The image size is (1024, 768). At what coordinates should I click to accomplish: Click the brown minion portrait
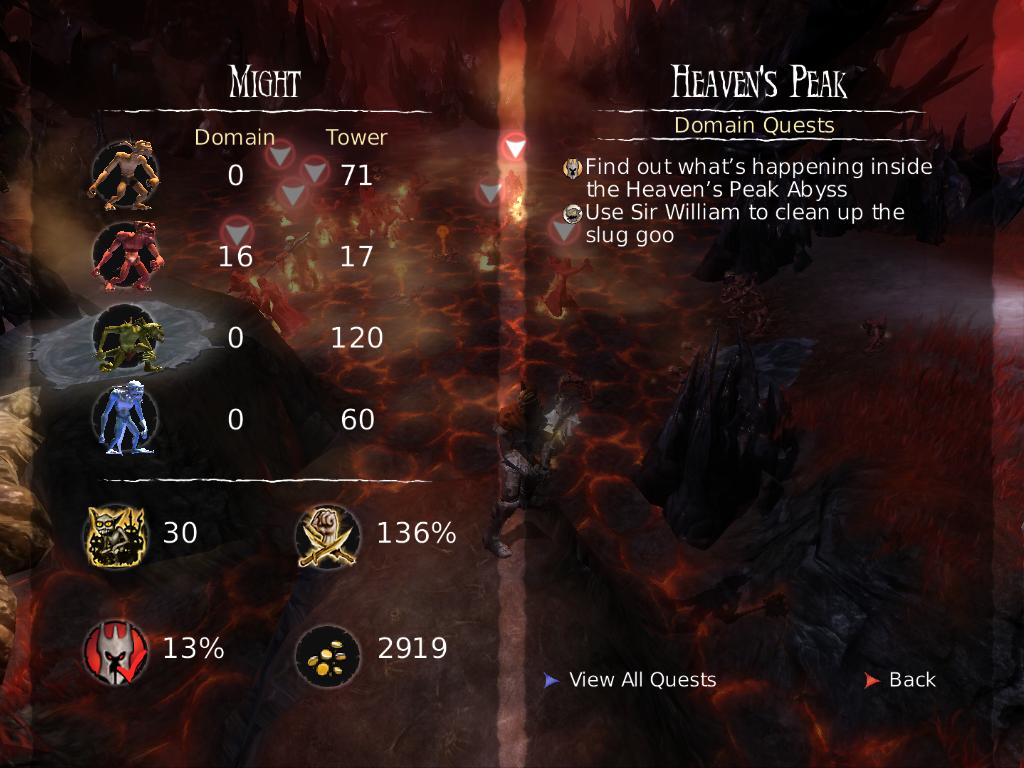pyautogui.click(x=124, y=174)
